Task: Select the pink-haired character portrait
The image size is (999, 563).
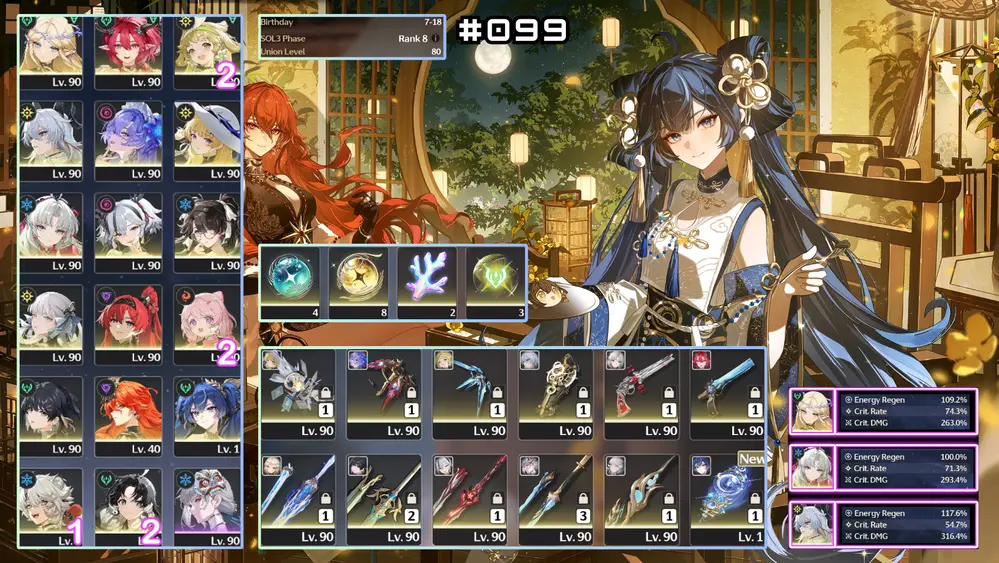Action: click(207, 322)
